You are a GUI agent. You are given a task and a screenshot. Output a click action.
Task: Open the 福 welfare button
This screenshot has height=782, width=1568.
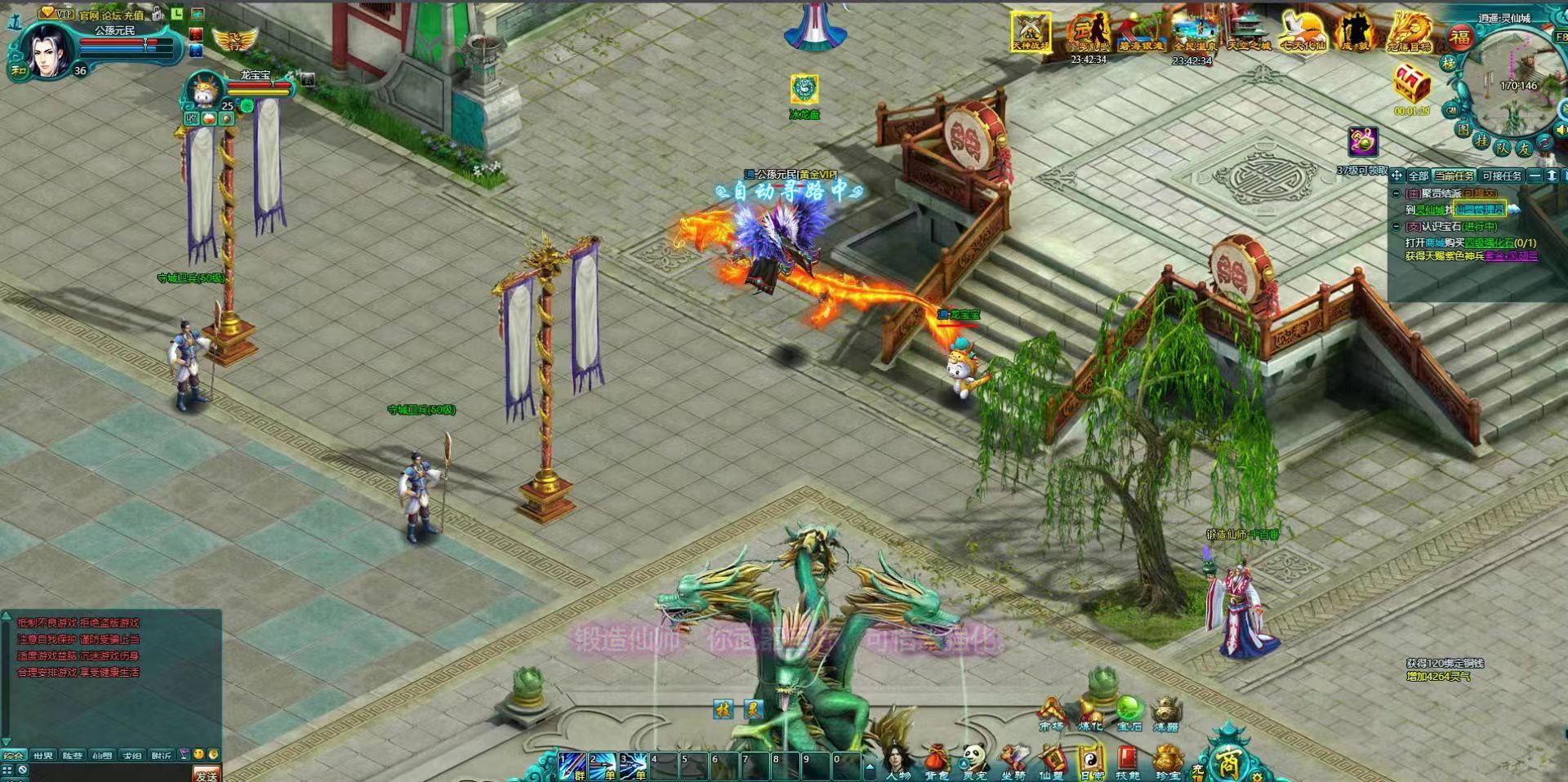(1460, 37)
